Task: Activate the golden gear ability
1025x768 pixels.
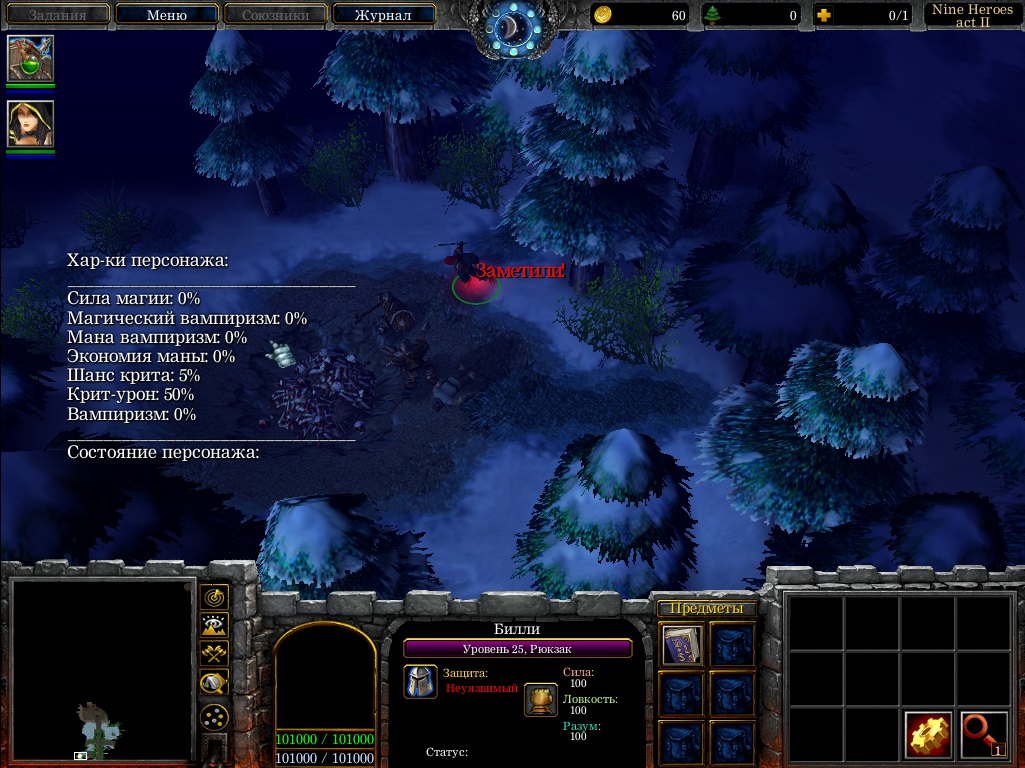Action: click(929, 735)
